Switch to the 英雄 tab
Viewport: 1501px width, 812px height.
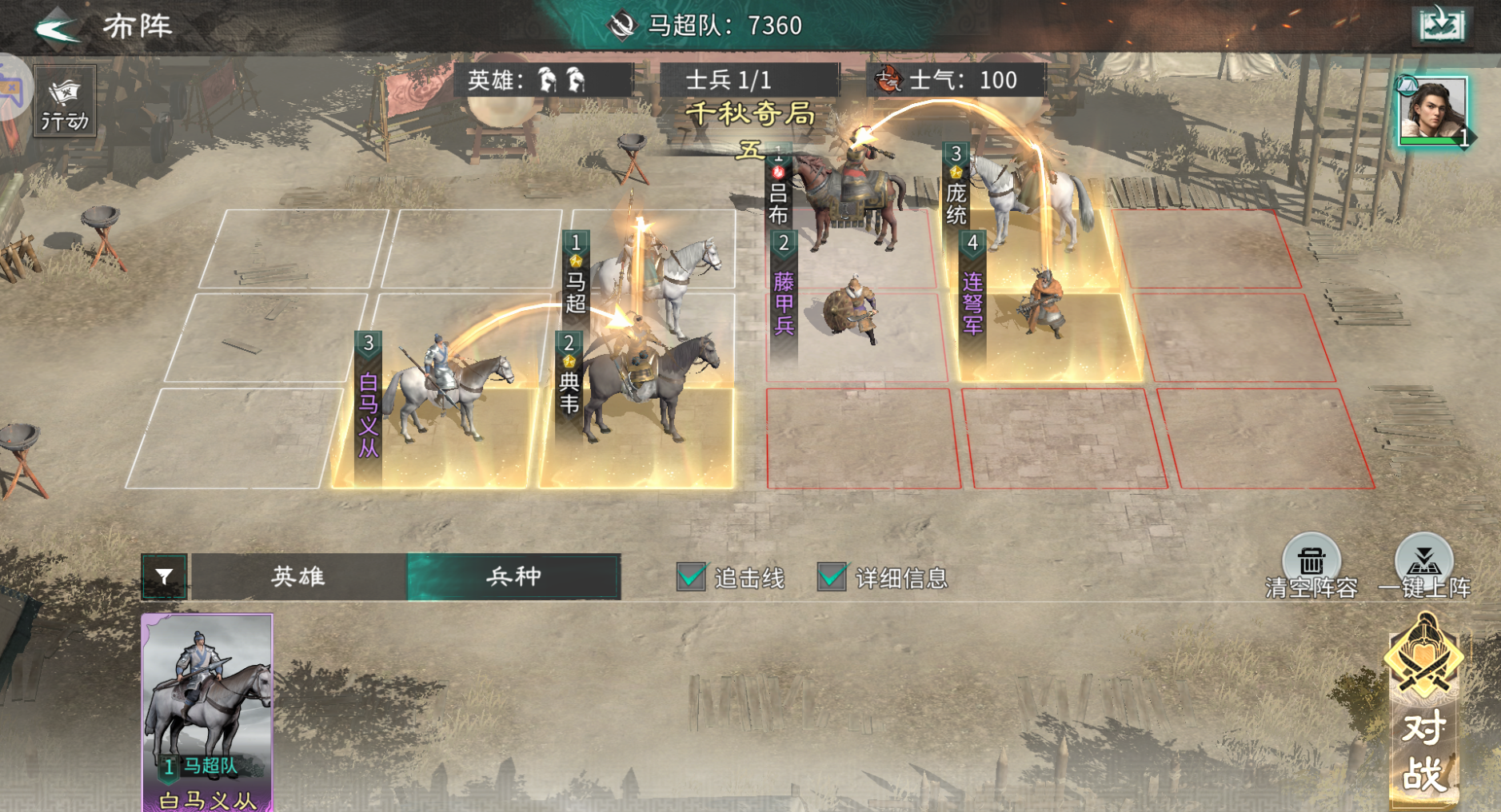(296, 575)
